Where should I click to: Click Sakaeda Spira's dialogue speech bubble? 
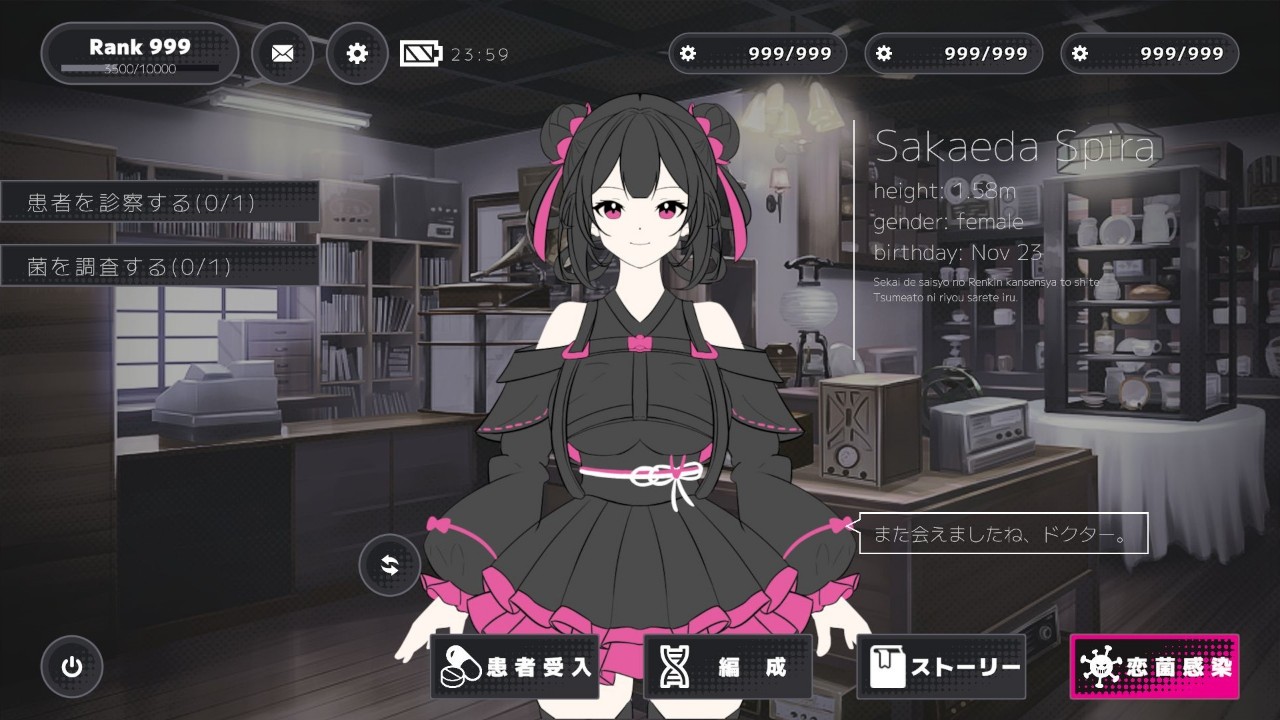(998, 534)
